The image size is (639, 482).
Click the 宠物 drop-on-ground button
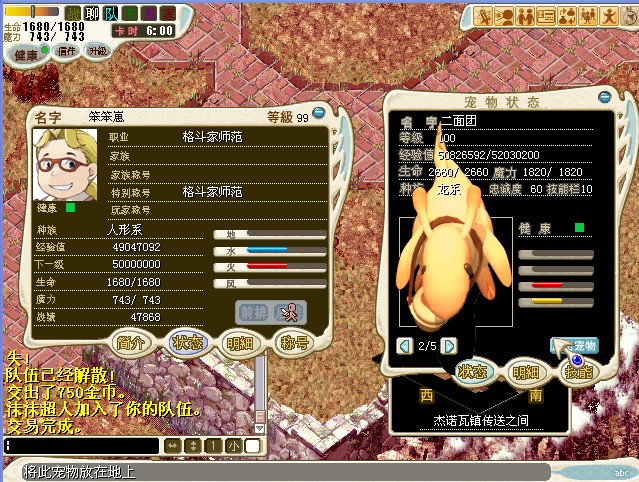point(574,346)
